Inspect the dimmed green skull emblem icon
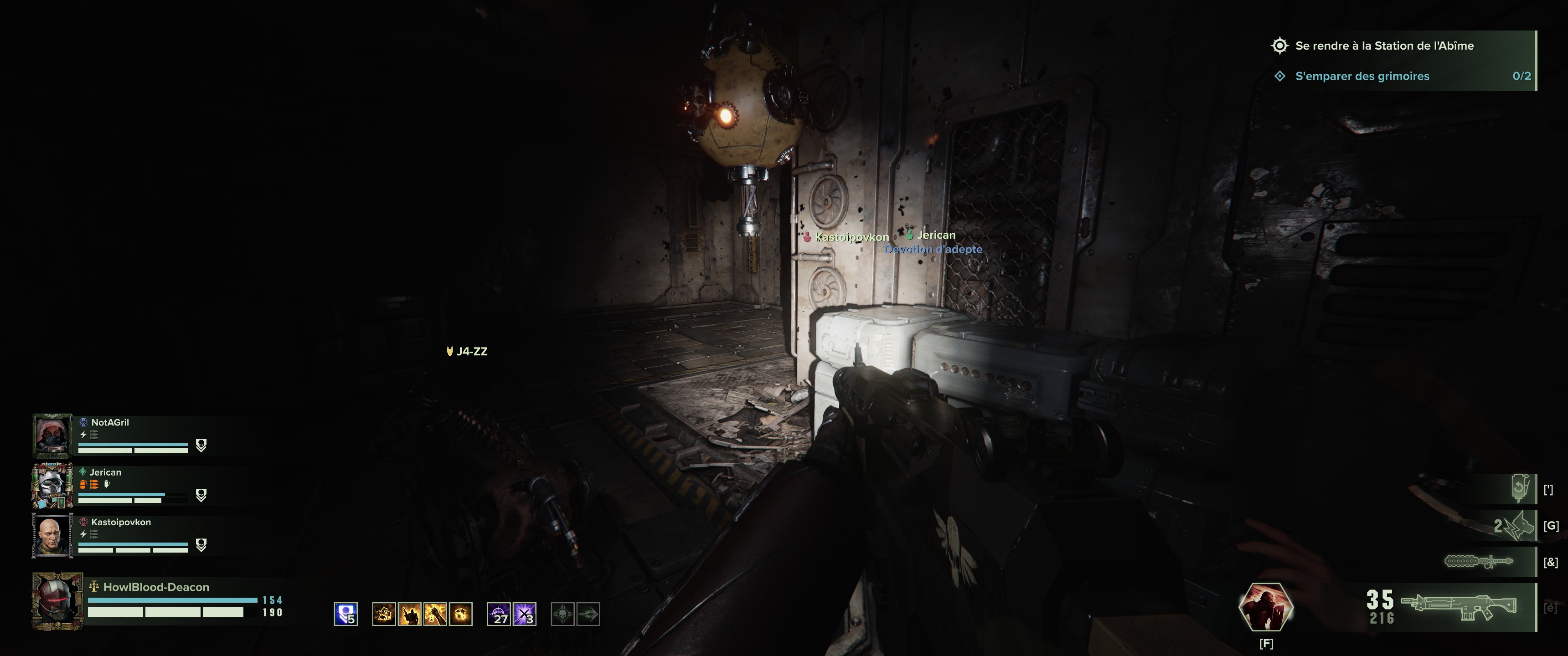This screenshot has height=656, width=1568. [x=562, y=614]
